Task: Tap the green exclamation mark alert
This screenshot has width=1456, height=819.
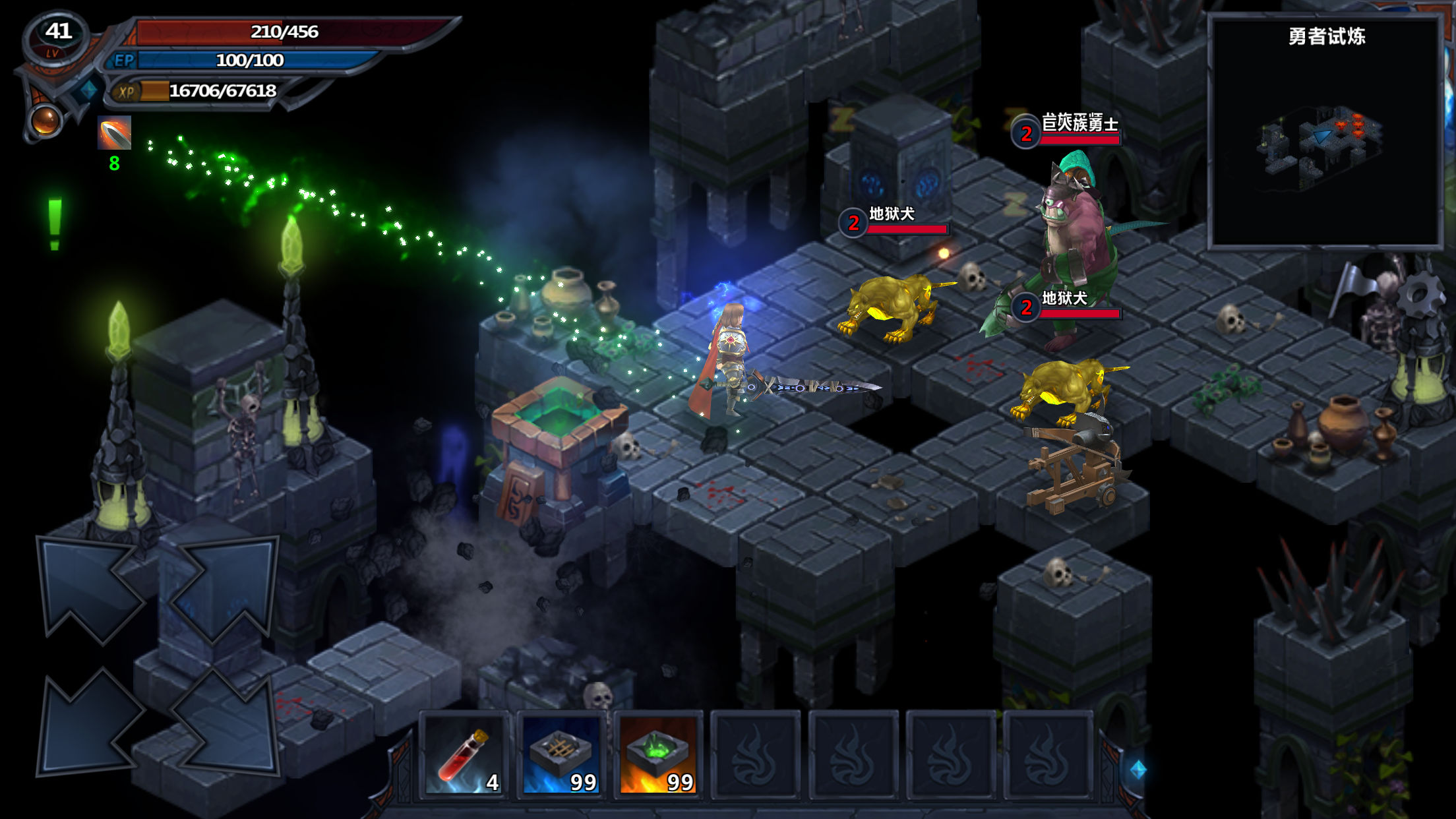Action: tap(55, 224)
